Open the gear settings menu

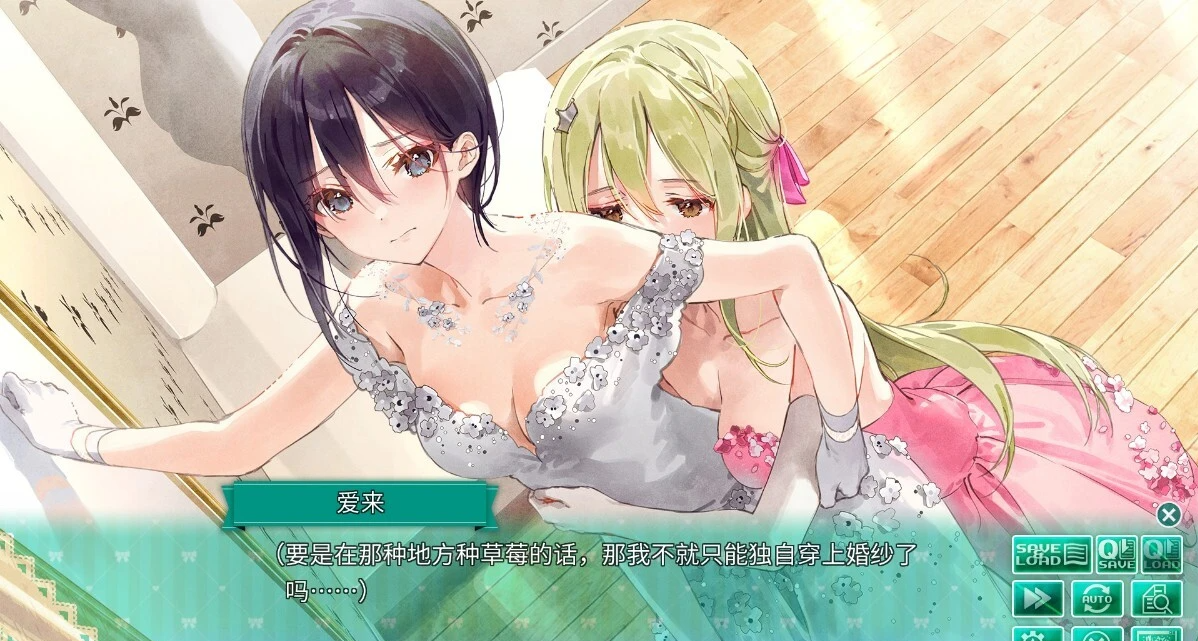pos(1036,634)
